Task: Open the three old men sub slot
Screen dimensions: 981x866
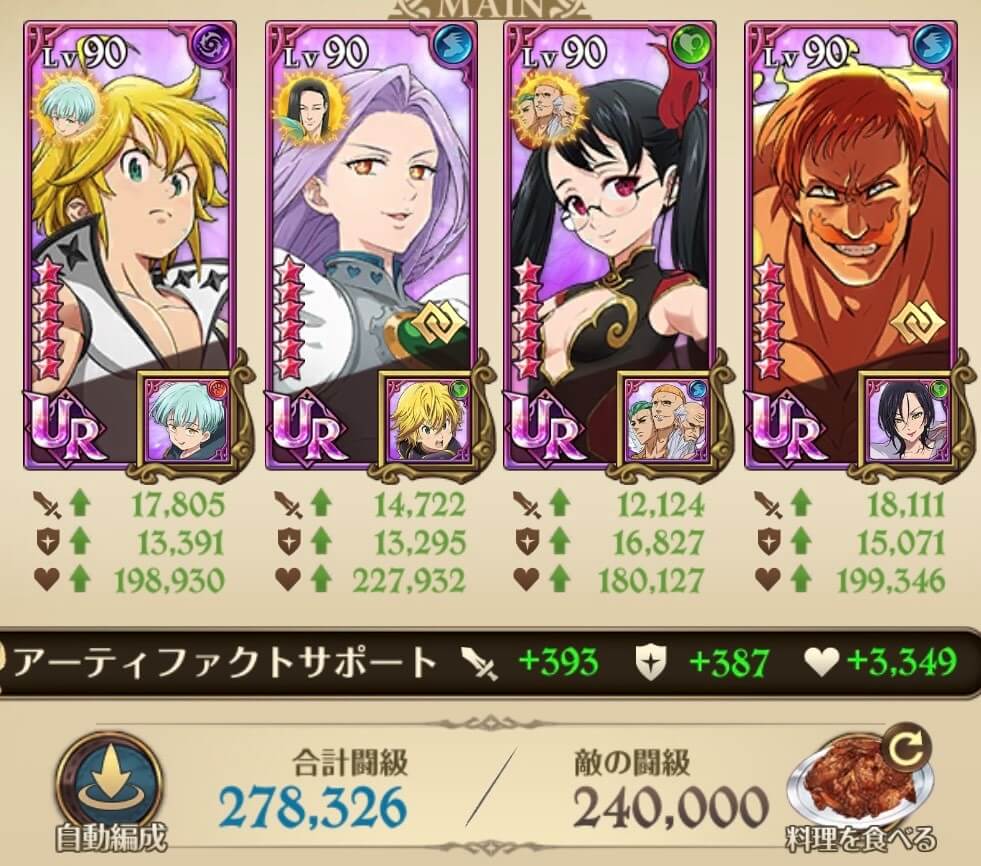Action: tap(666, 419)
